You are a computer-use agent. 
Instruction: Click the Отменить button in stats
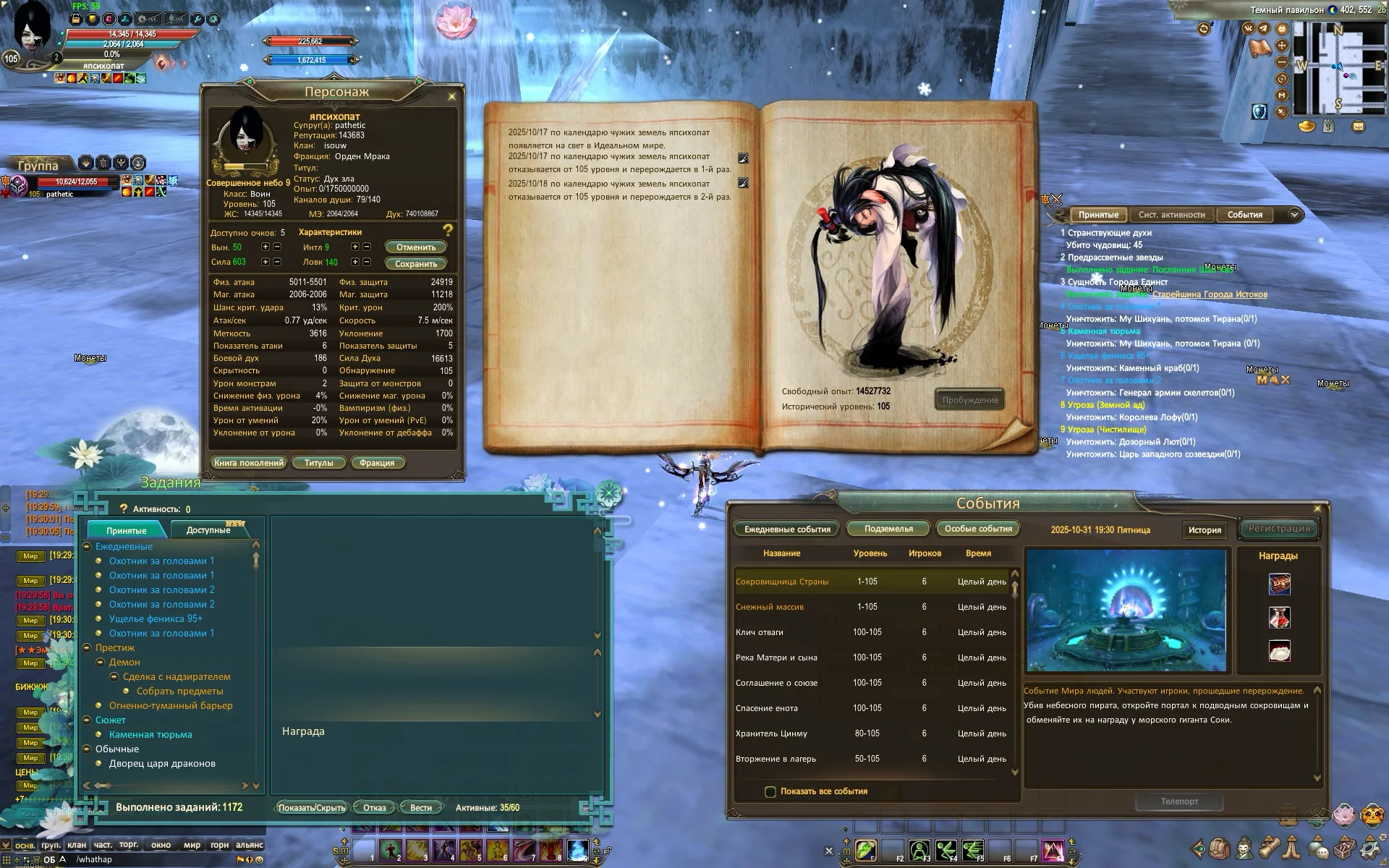[415, 247]
